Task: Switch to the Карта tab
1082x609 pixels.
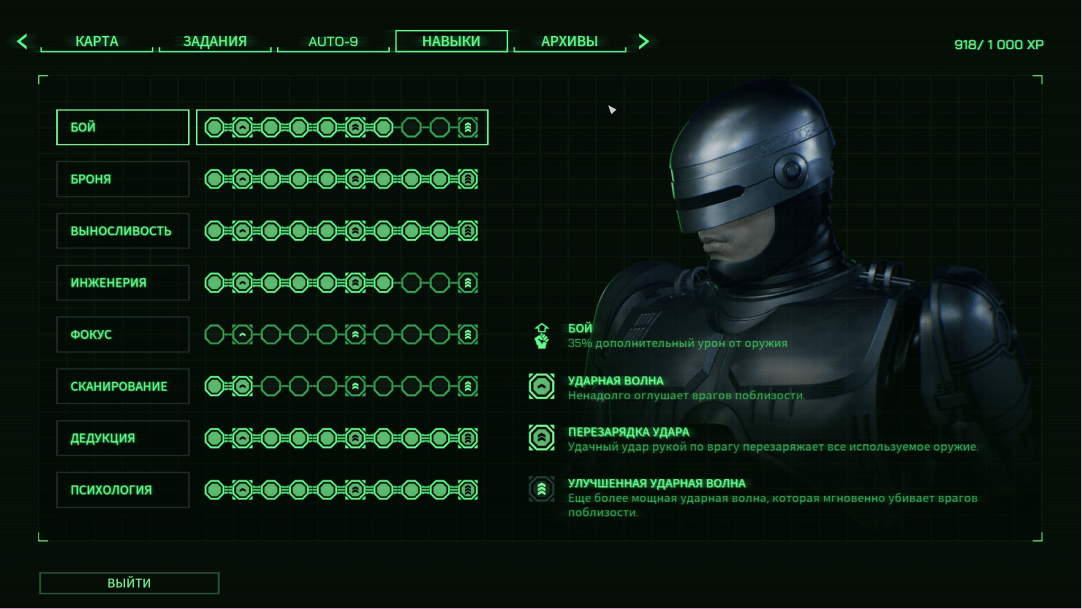Action: (97, 42)
